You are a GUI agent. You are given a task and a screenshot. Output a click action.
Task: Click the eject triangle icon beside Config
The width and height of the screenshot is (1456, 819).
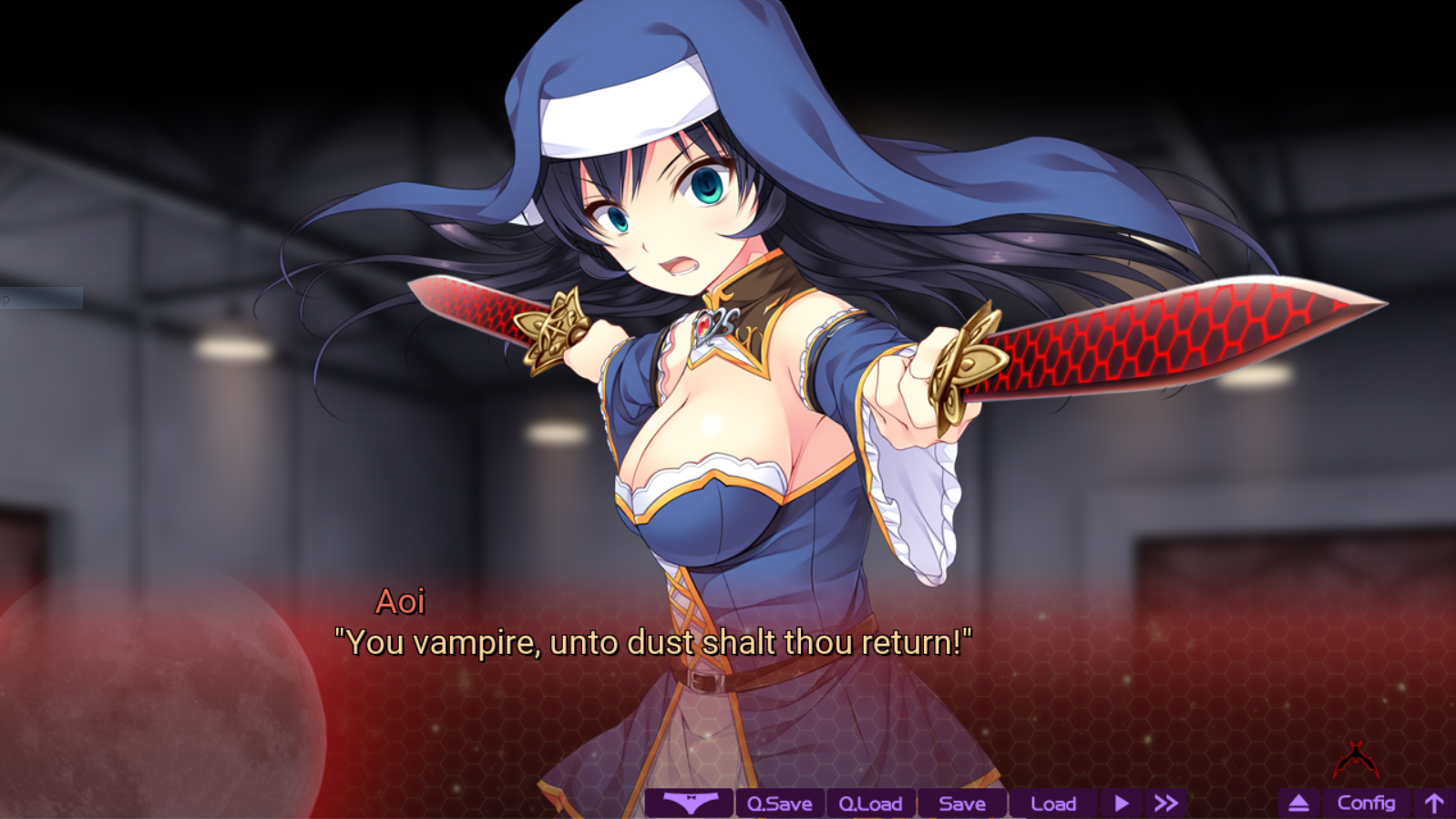click(x=1297, y=803)
